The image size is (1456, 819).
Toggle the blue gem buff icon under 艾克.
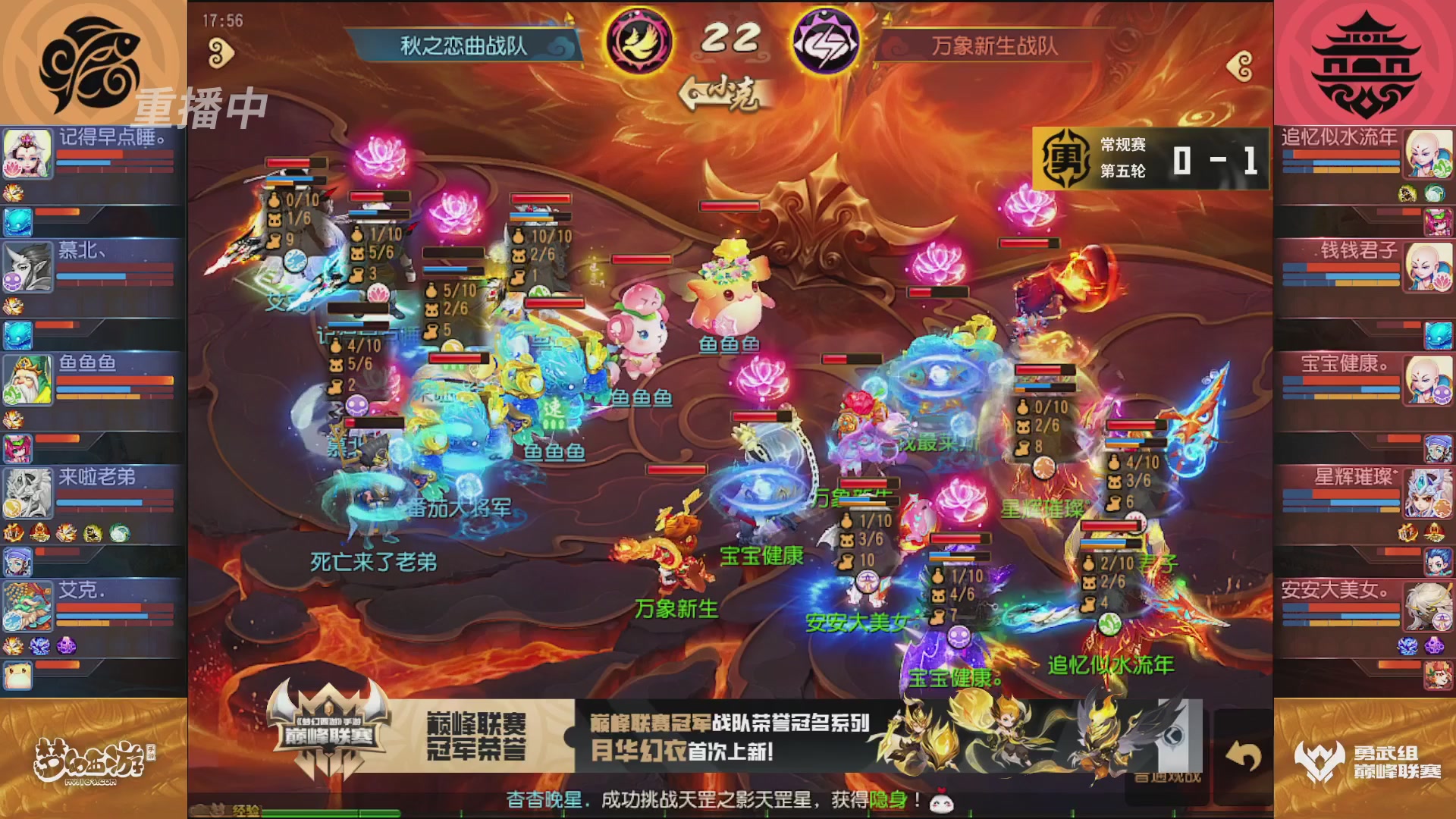pyautogui.click(x=39, y=646)
